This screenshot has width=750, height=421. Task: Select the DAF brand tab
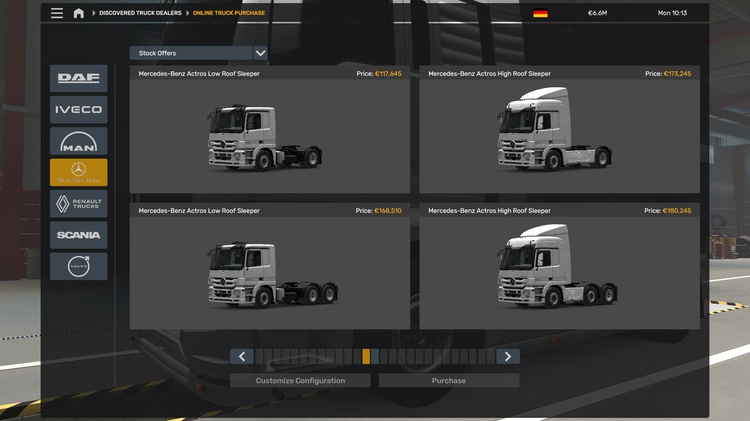coord(78,78)
